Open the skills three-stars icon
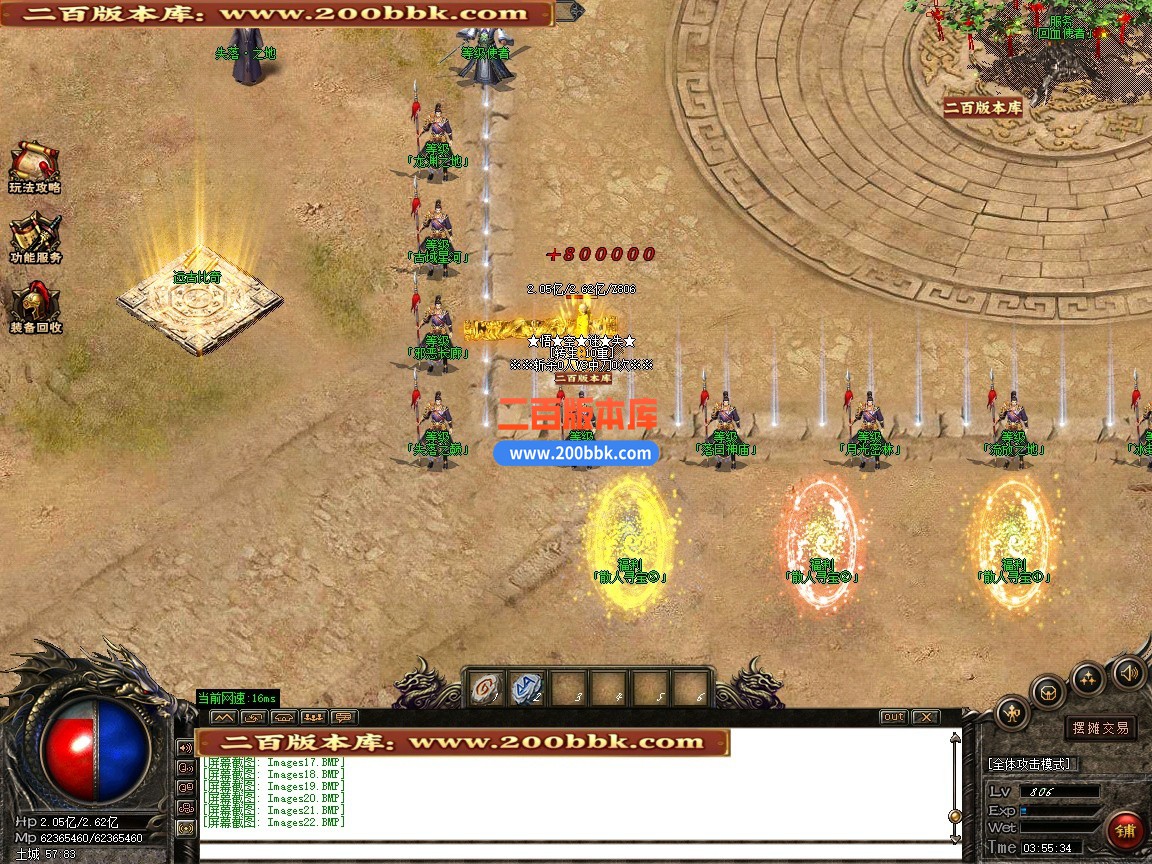 1087,678
